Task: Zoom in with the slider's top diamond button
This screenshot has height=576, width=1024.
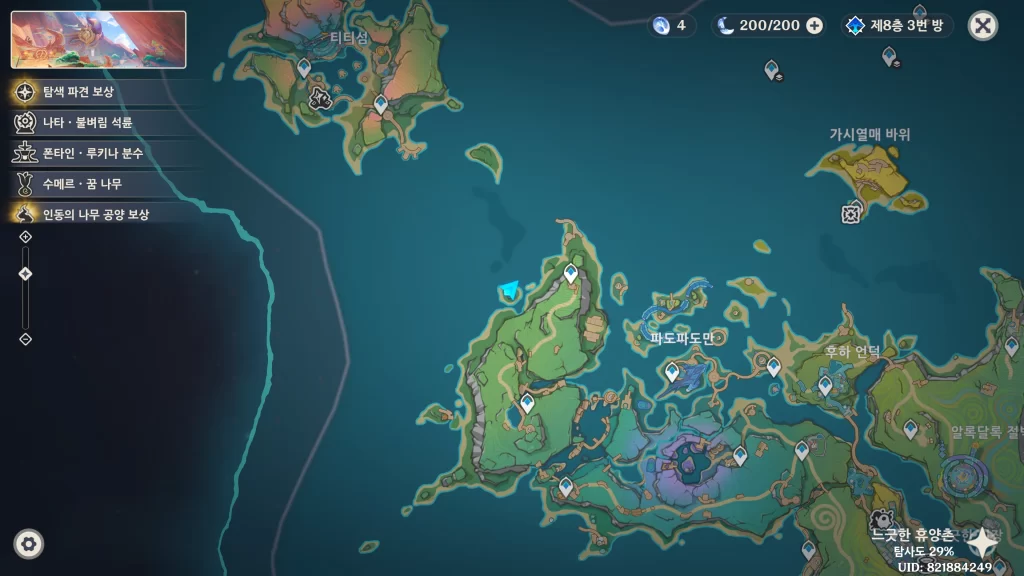Action: [x=26, y=237]
